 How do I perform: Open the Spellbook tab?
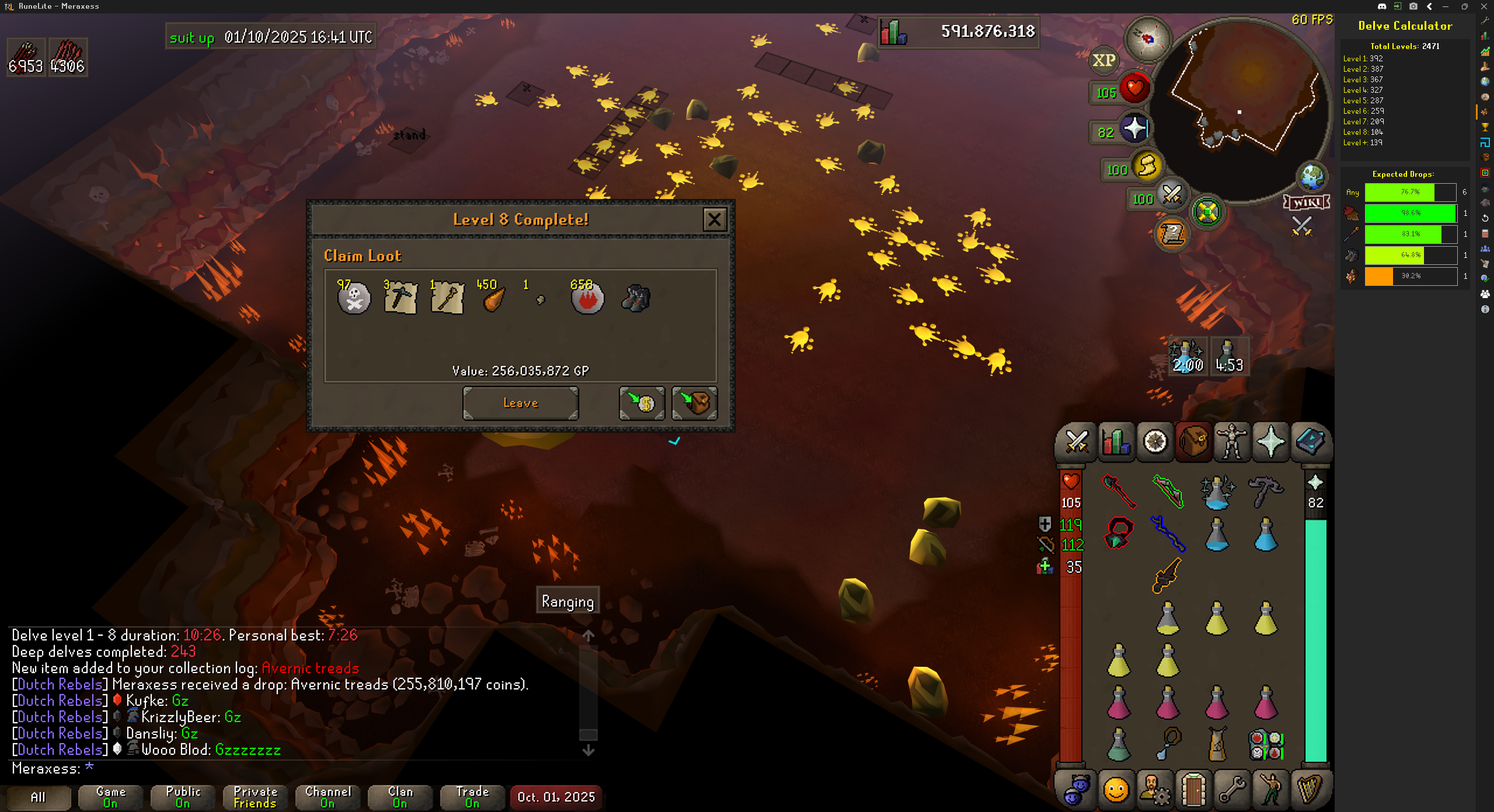1310,442
